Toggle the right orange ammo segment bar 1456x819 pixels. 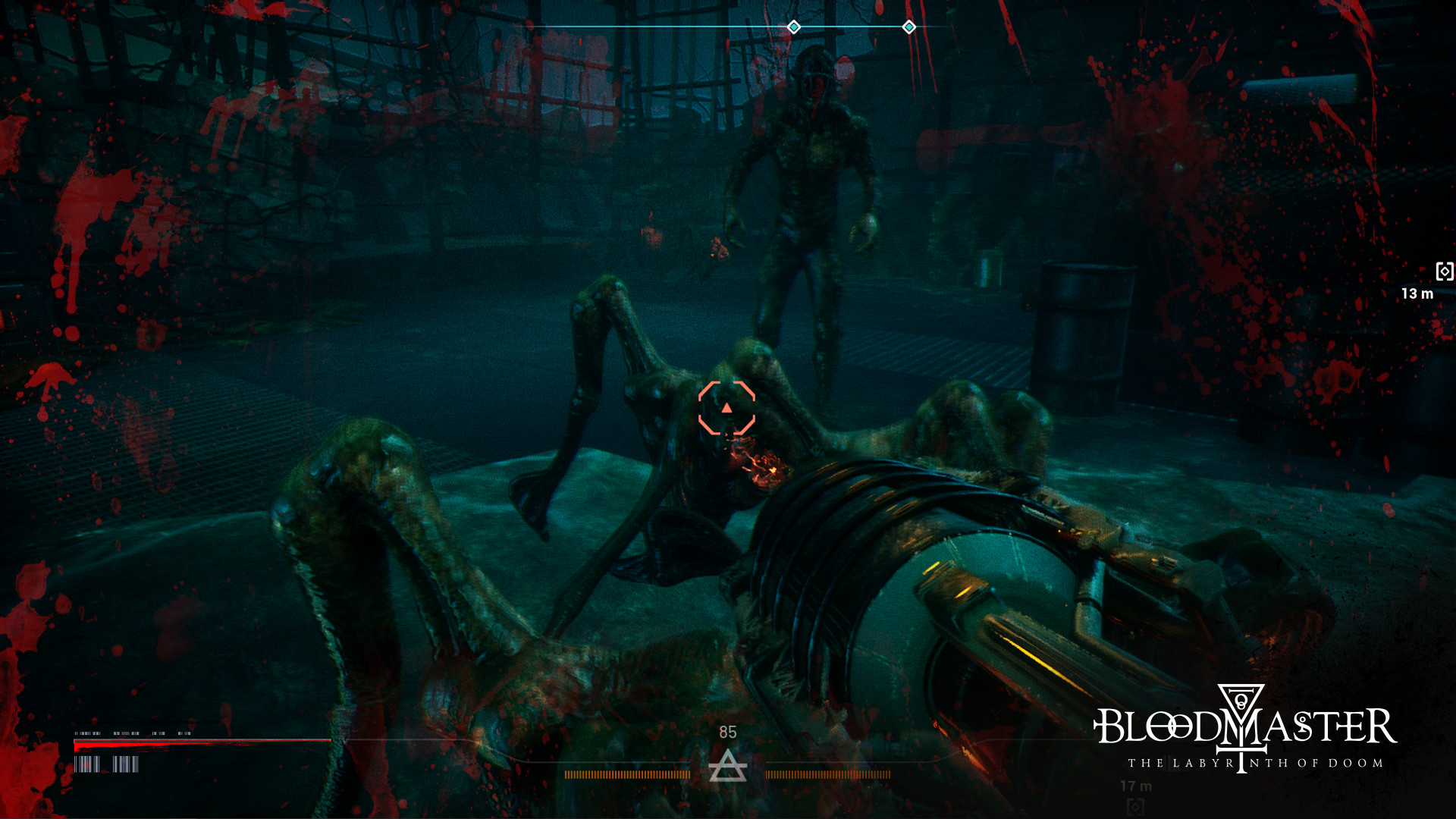(829, 775)
